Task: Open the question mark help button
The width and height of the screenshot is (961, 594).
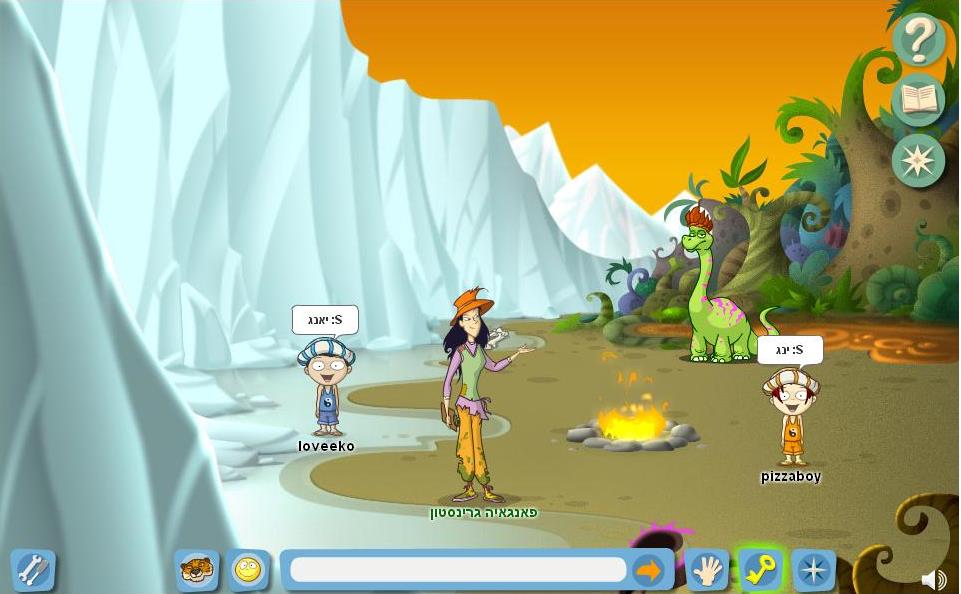Action: tap(918, 40)
